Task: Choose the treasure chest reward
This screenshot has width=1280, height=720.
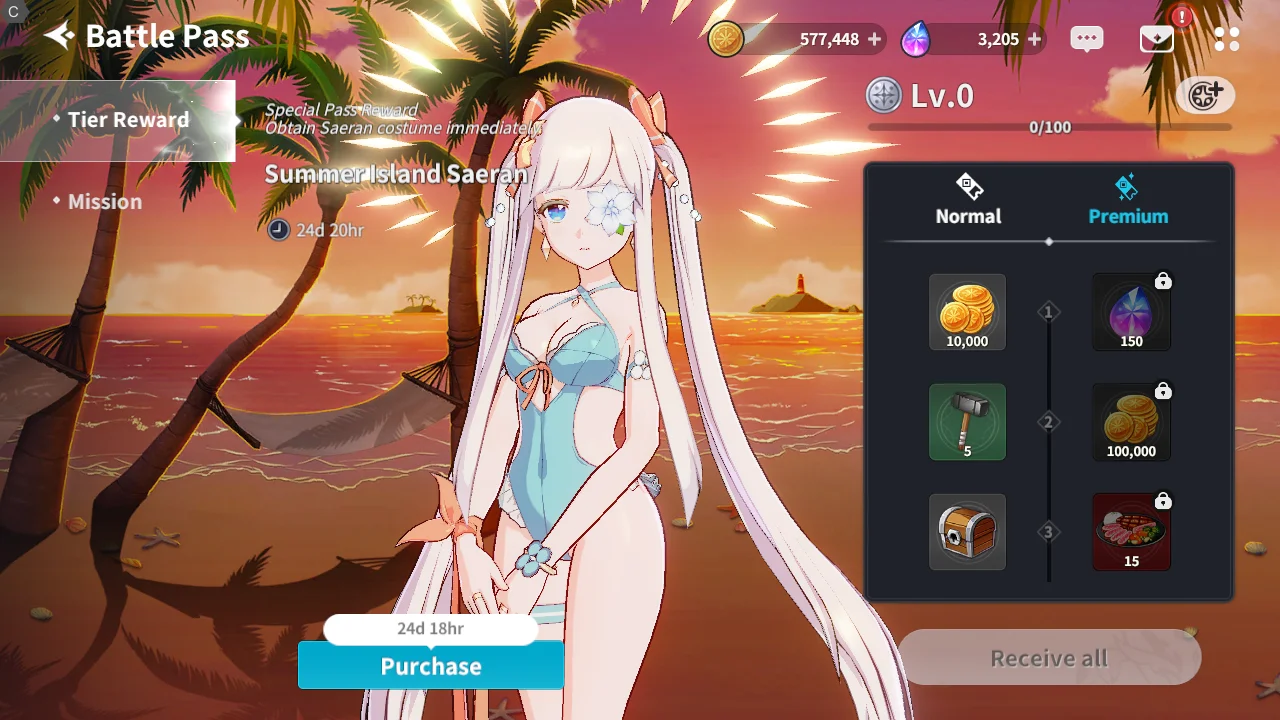Action: pos(967,532)
